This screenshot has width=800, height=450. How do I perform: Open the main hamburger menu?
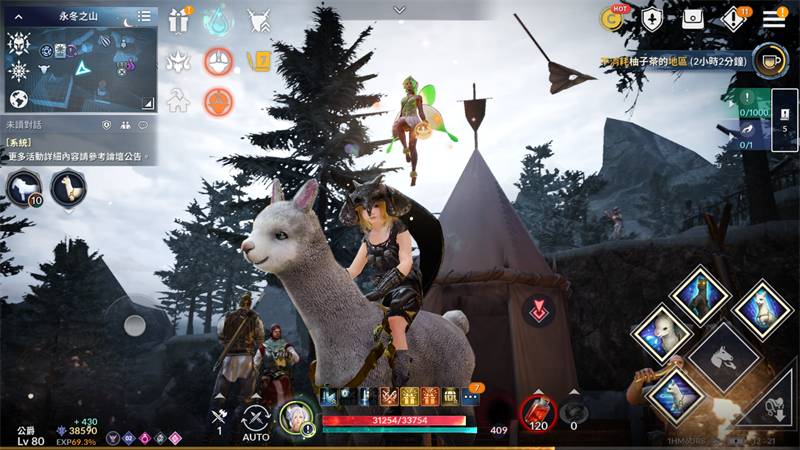774,18
